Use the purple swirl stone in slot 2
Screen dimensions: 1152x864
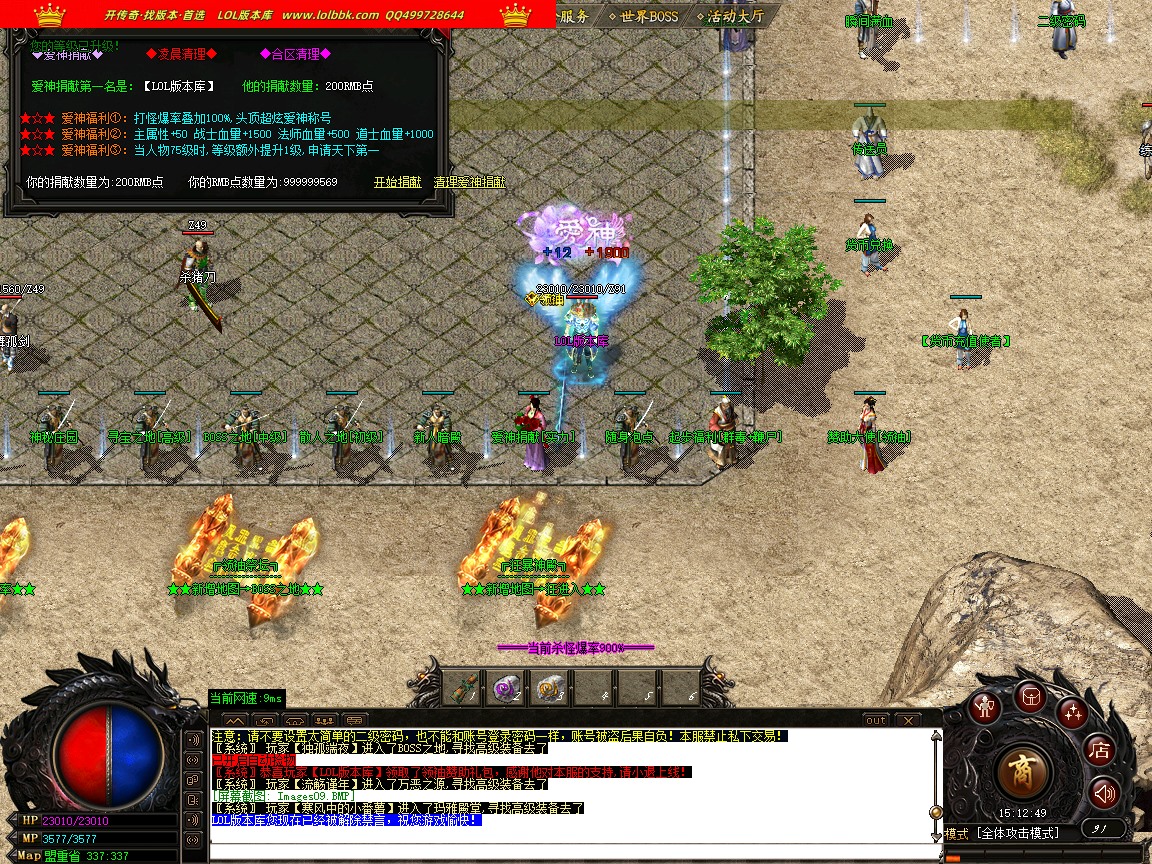tap(506, 688)
